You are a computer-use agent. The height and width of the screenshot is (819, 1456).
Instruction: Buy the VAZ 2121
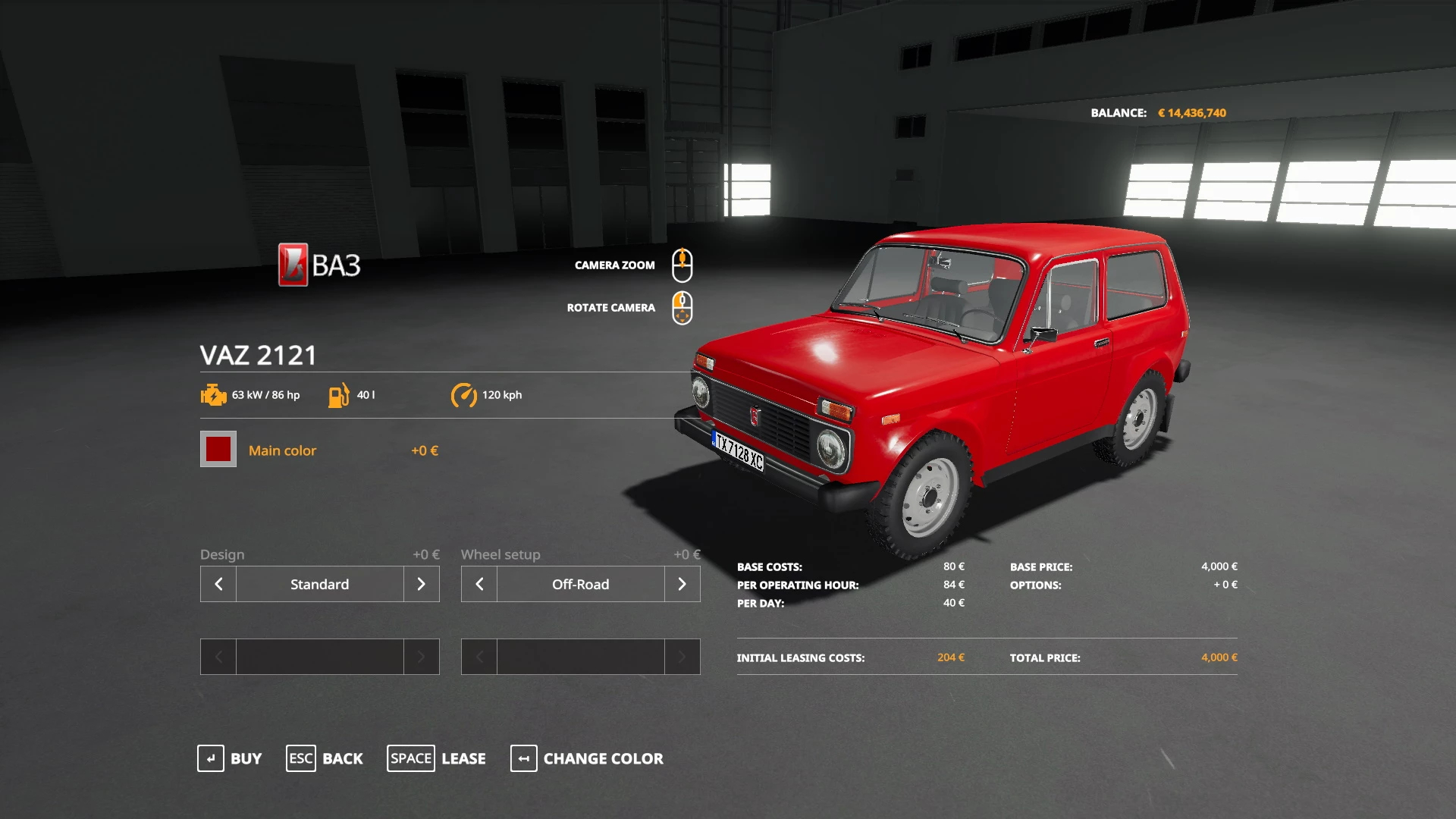click(x=230, y=758)
